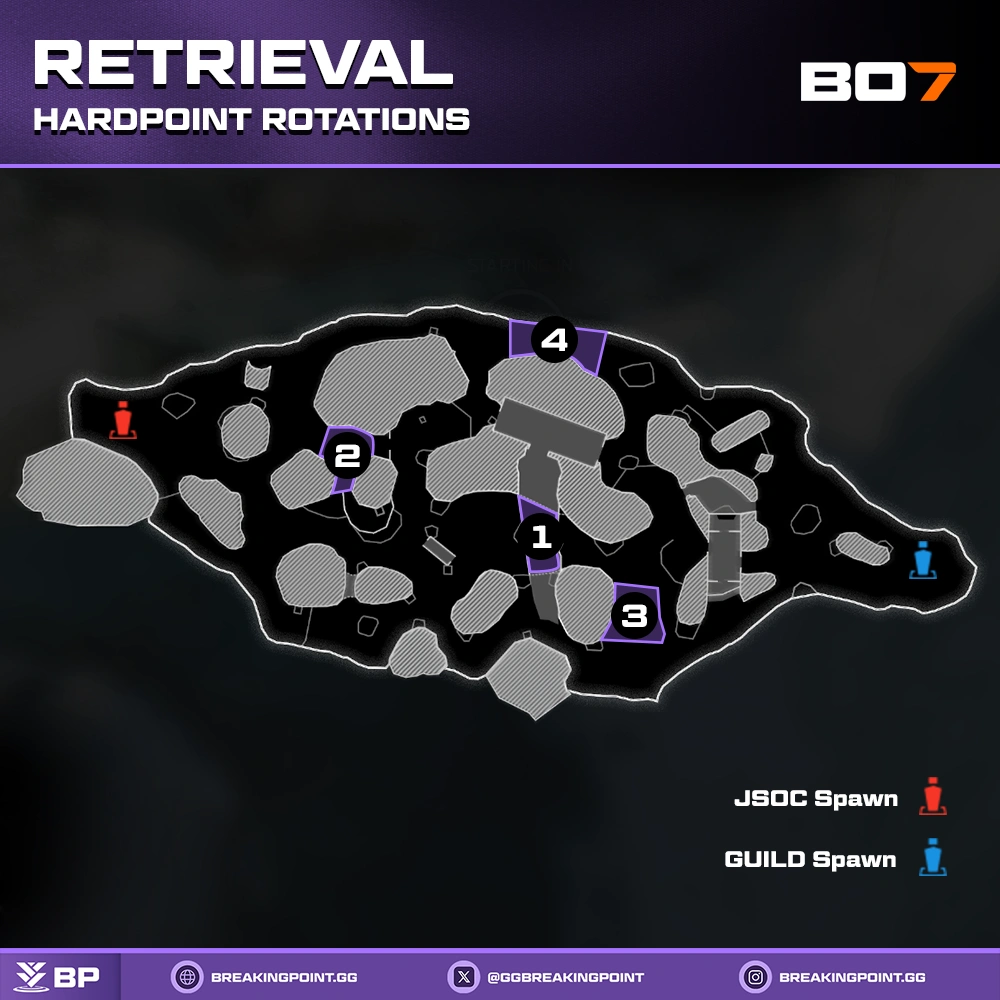
Task: Select hardpoint marker 3 on the map
Action: pos(635,615)
